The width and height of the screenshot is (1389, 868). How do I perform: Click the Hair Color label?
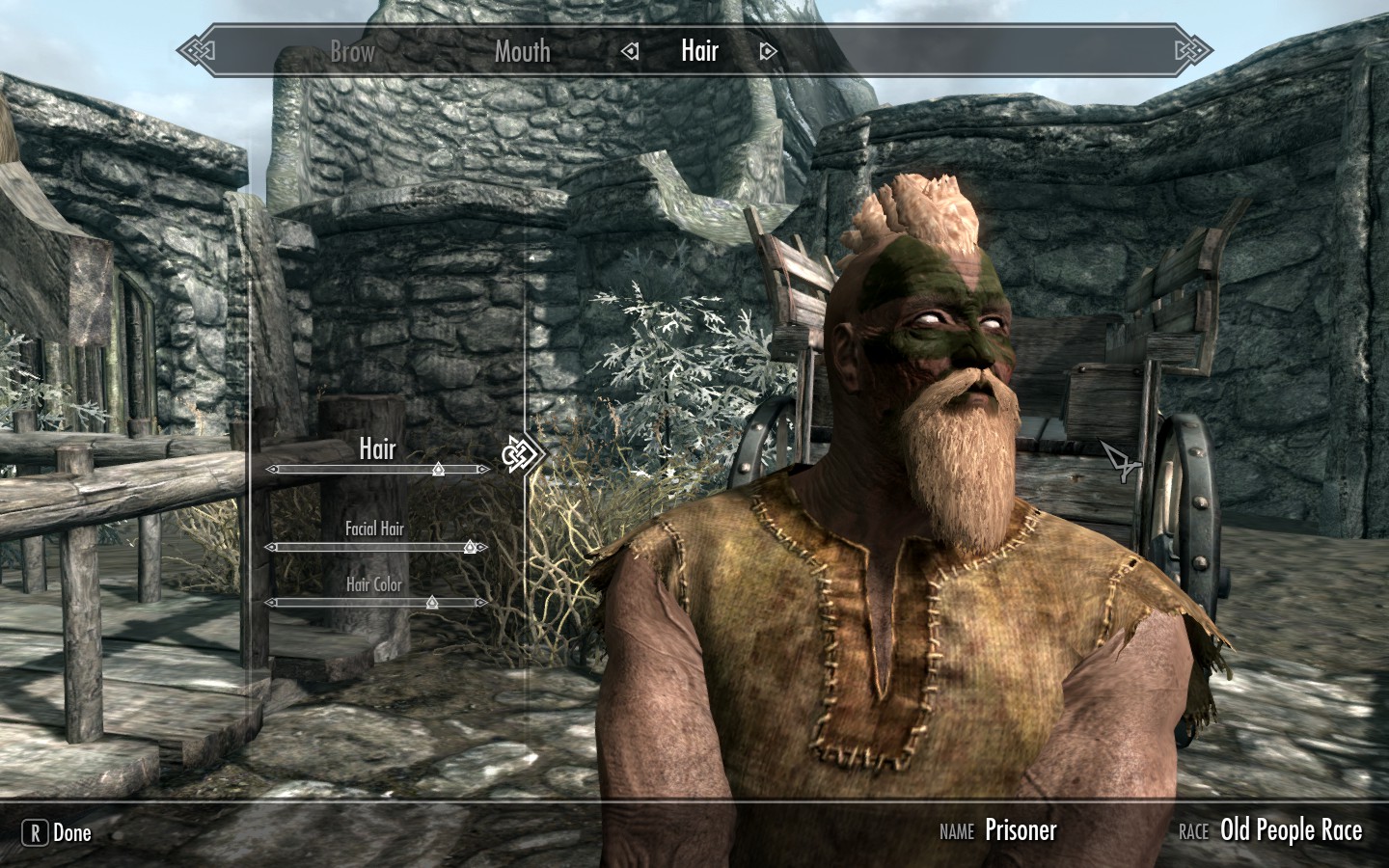pos(374,584)
